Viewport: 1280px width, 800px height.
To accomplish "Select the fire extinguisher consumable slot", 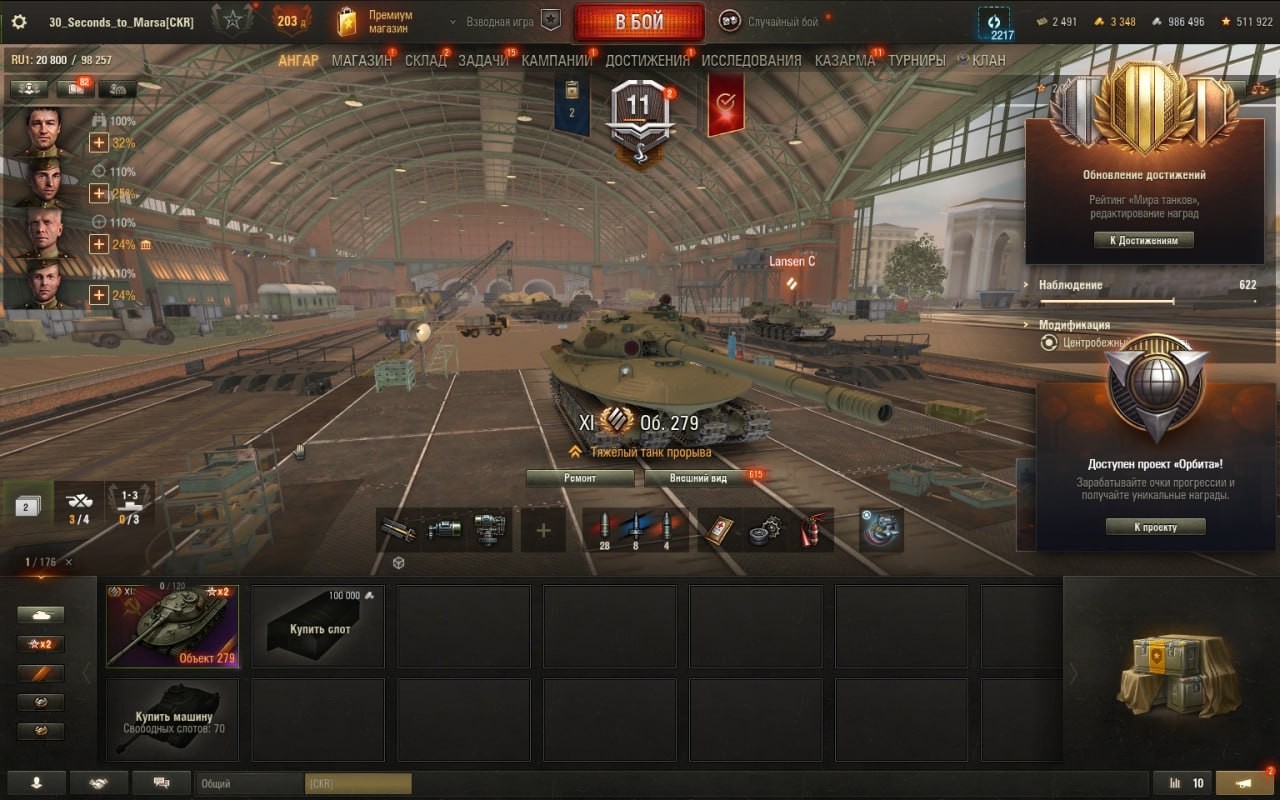I will 809,530.
